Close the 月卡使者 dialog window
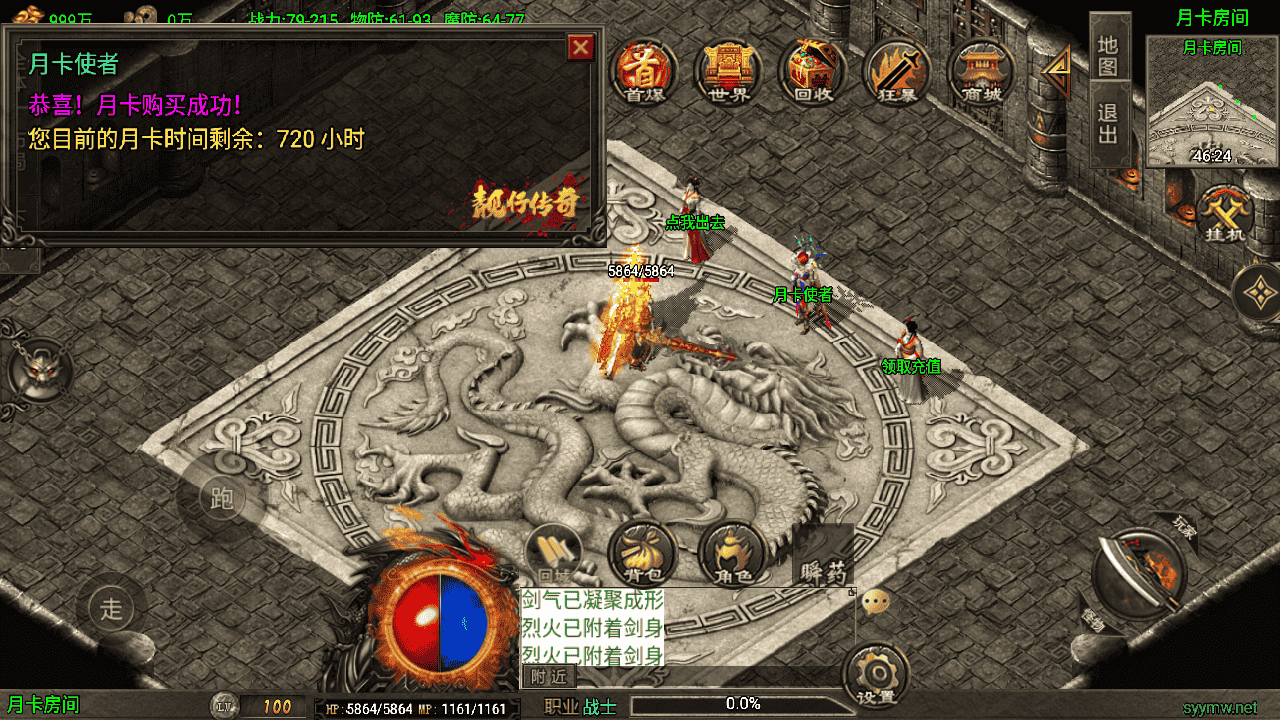 [x=580, y=47]
